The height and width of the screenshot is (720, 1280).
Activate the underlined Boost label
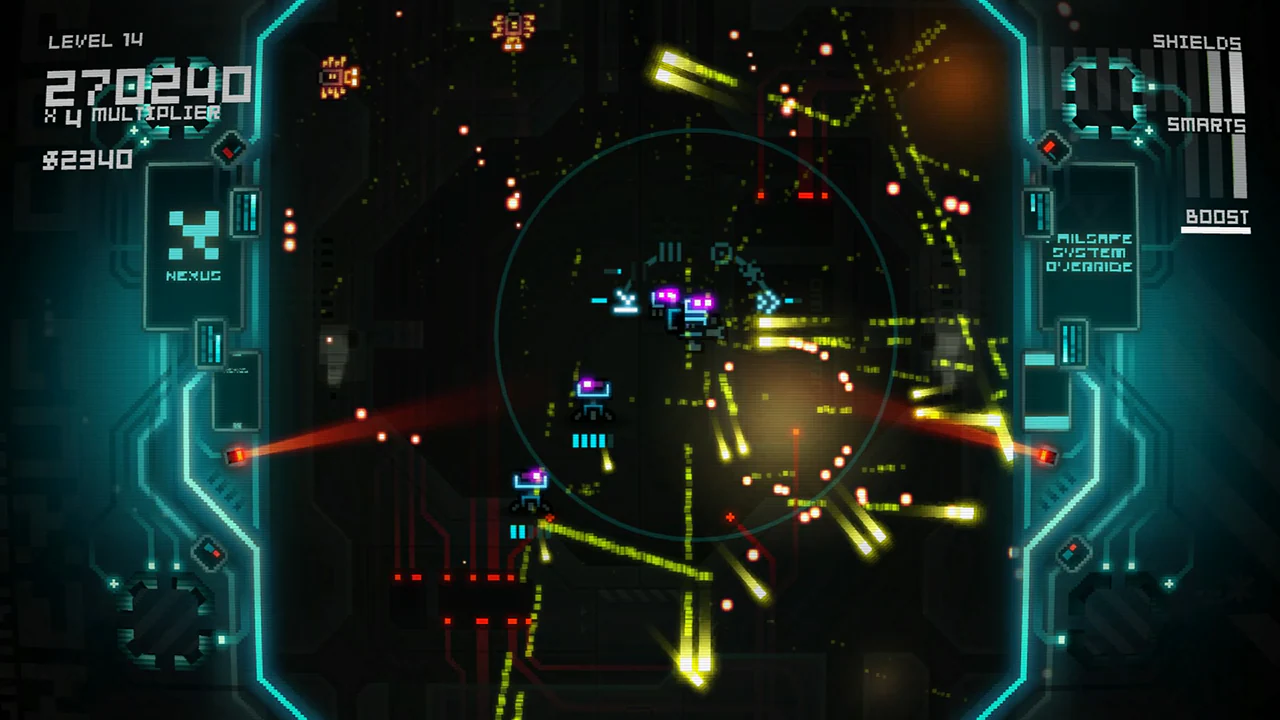(x=1216, y=217)
